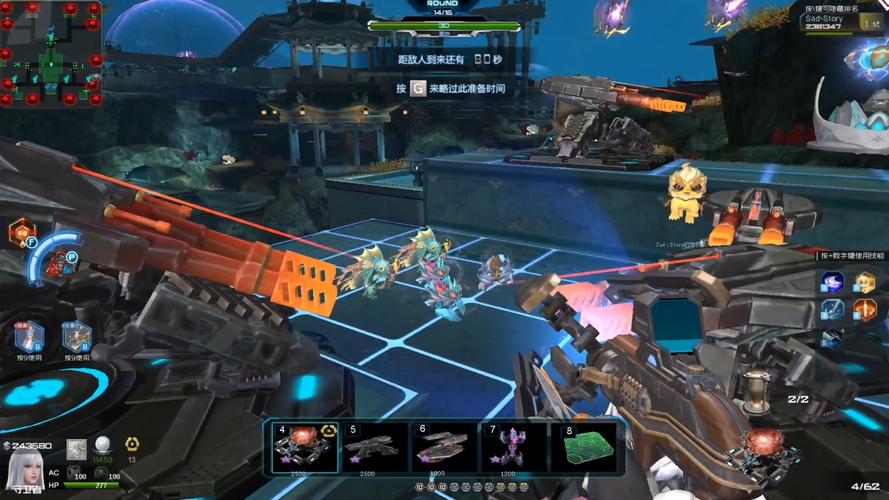The height and width of the screenshot is (500, 889).
Task: Click the white-haired character portrait
Action: pyautogui.click(x=24, y=471)
